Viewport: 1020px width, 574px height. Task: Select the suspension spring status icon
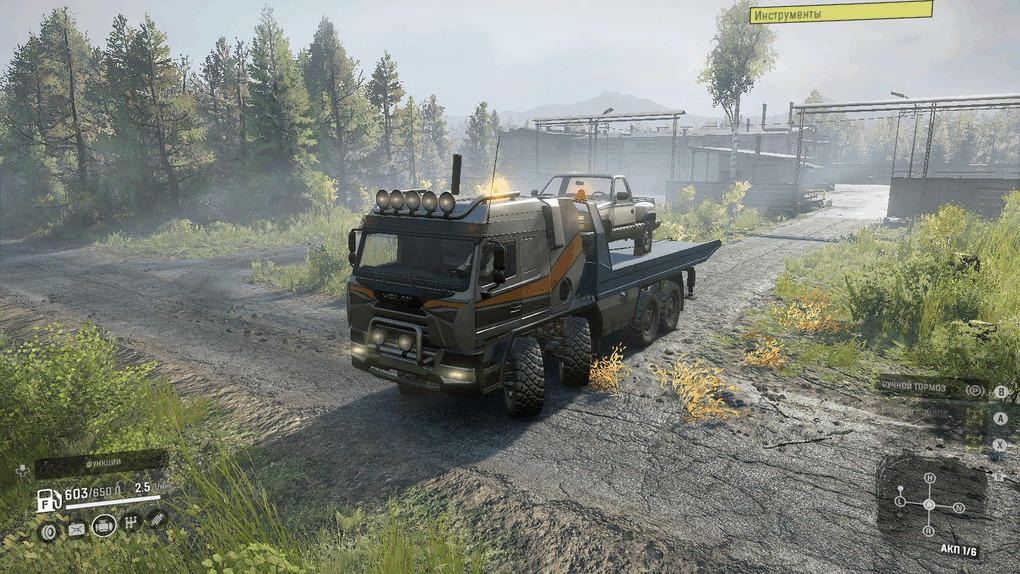click(x=156, y=518)
